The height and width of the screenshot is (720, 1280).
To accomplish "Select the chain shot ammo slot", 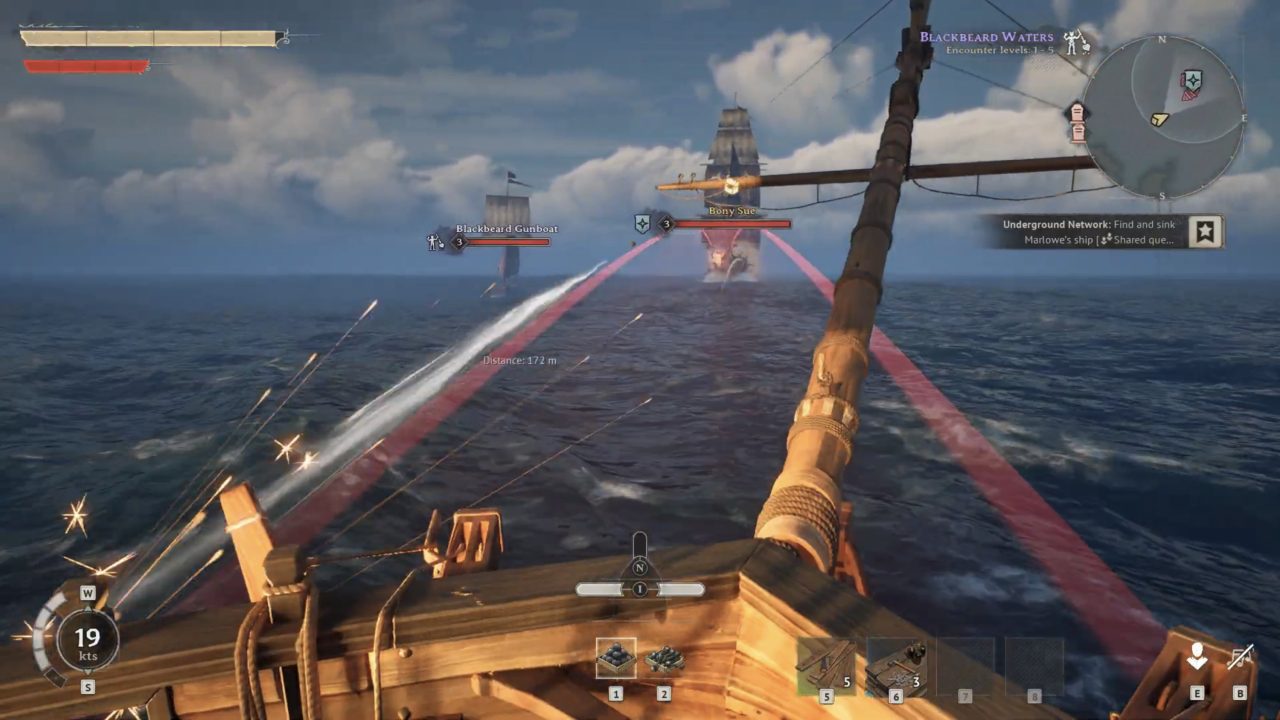I will click(664, 658).
